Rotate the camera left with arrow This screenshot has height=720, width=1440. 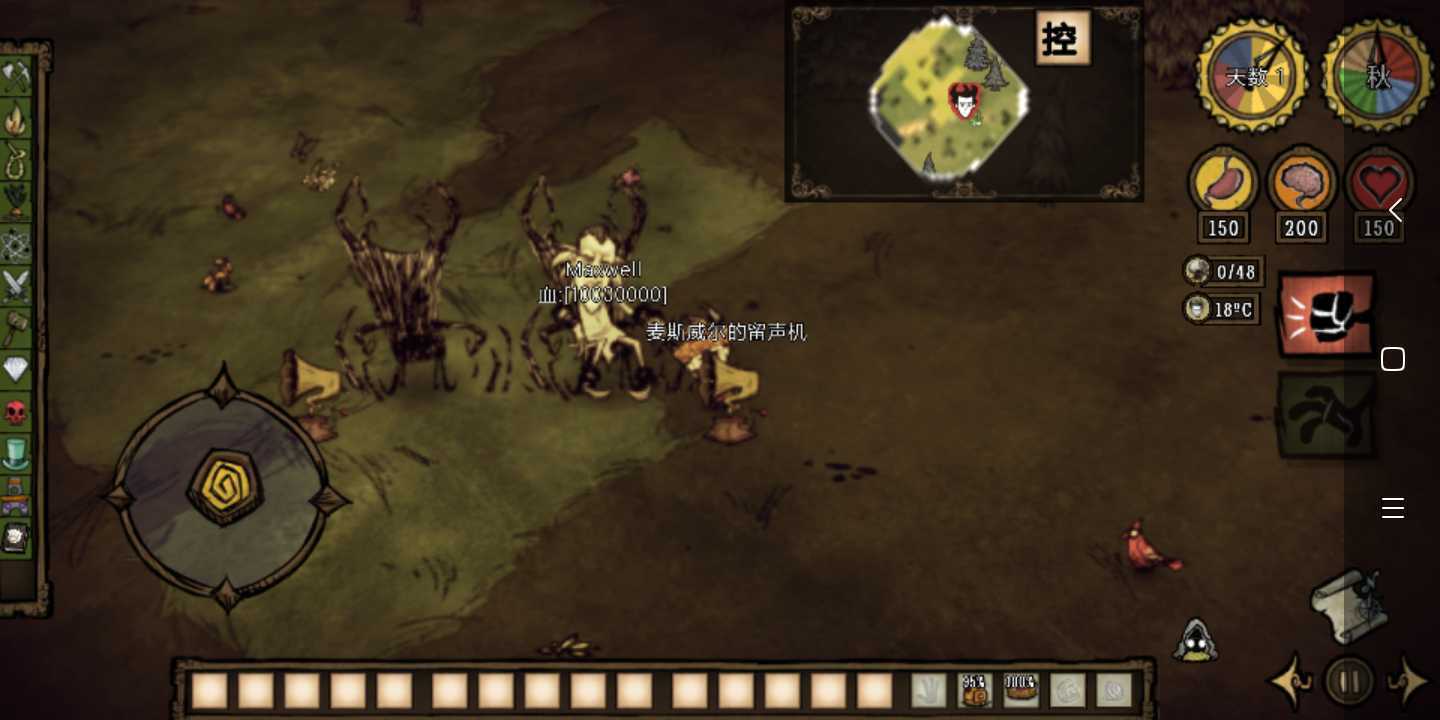click(x=1291, y=682)
